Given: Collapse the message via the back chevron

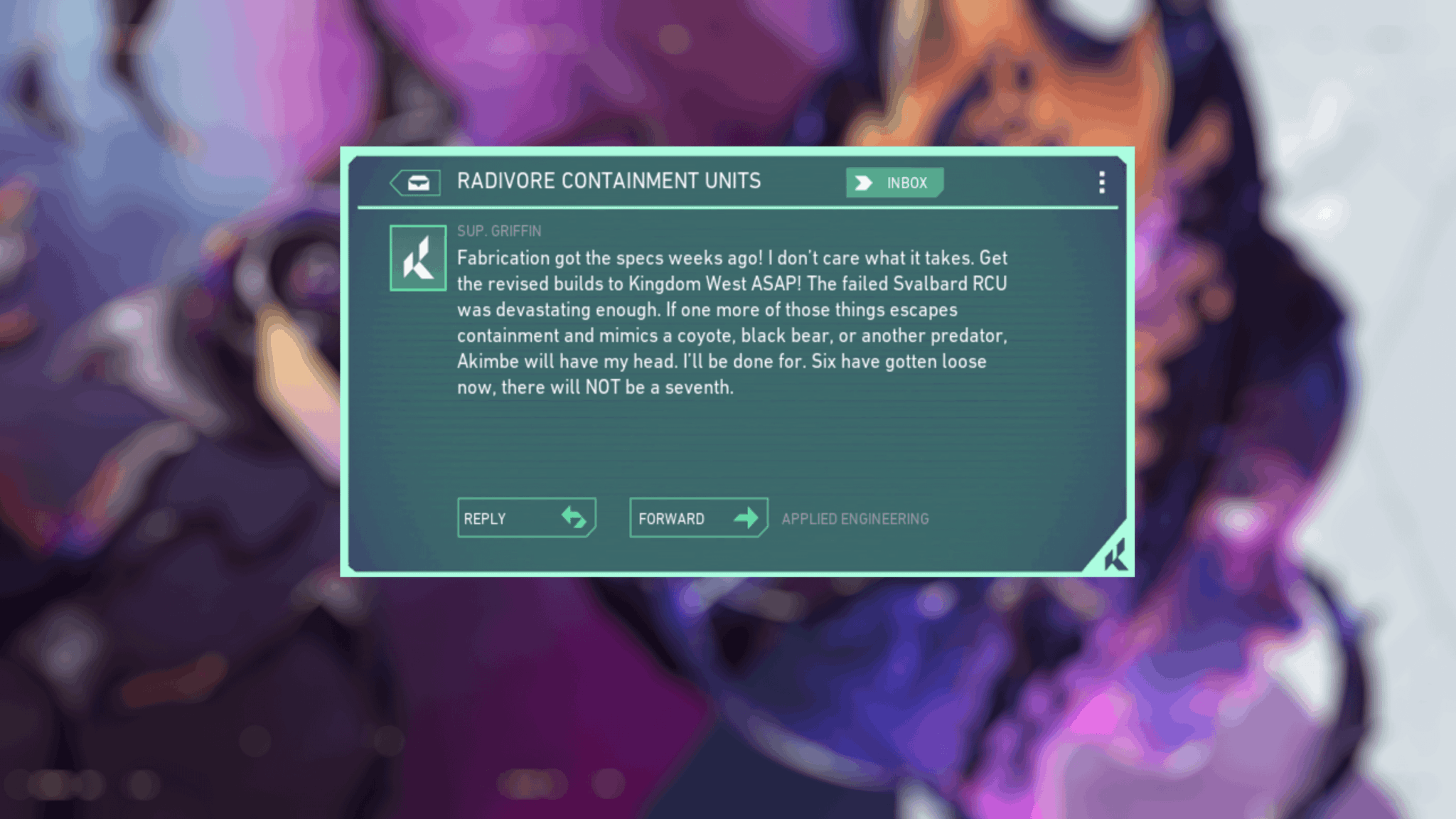Looking at the screenshot, I should (x=418, y=182).
